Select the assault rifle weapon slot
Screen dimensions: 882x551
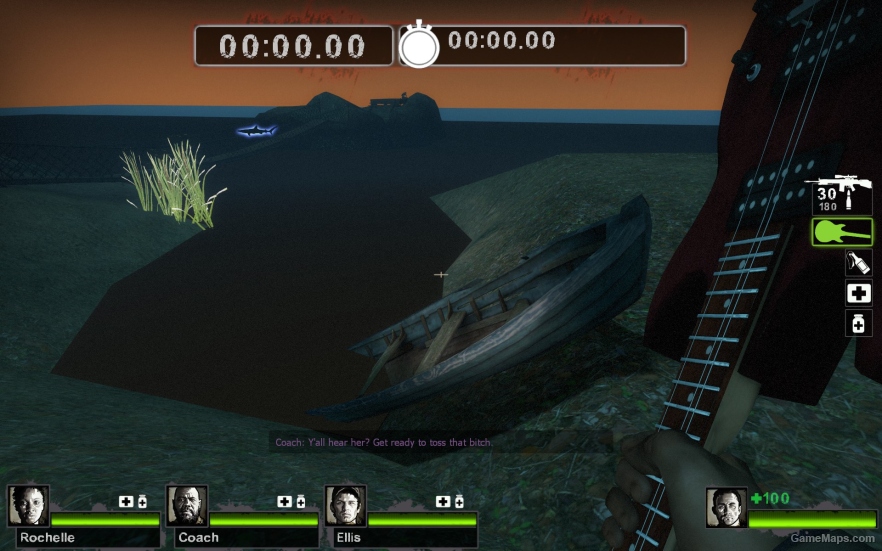[x=841, y=193]
